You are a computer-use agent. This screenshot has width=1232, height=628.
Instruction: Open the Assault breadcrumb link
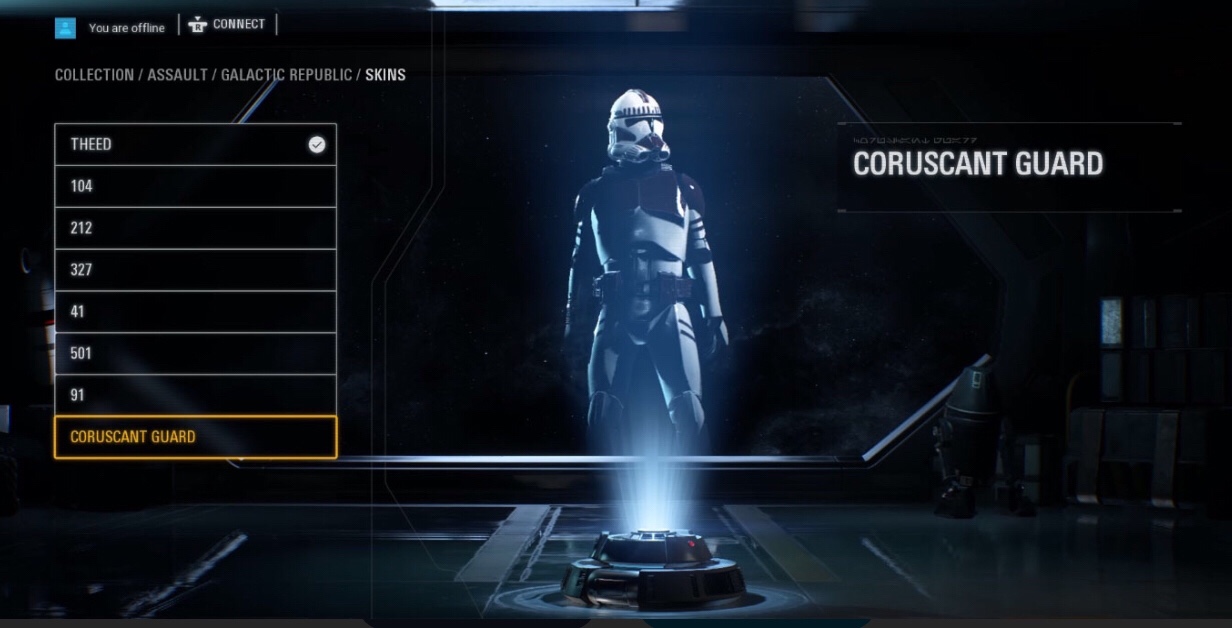(x=177, y=75)
